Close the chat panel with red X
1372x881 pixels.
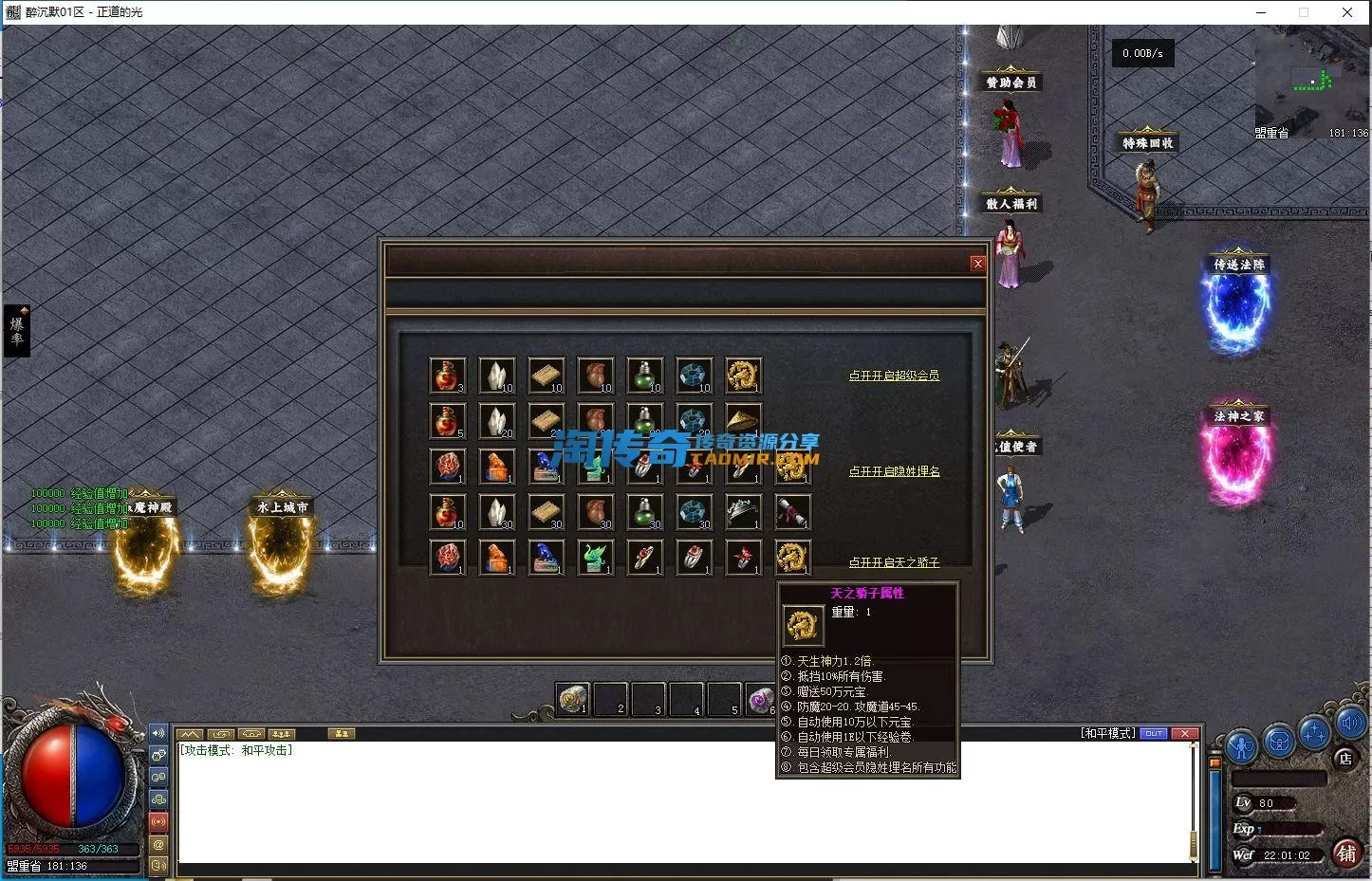coord(1185,733)
